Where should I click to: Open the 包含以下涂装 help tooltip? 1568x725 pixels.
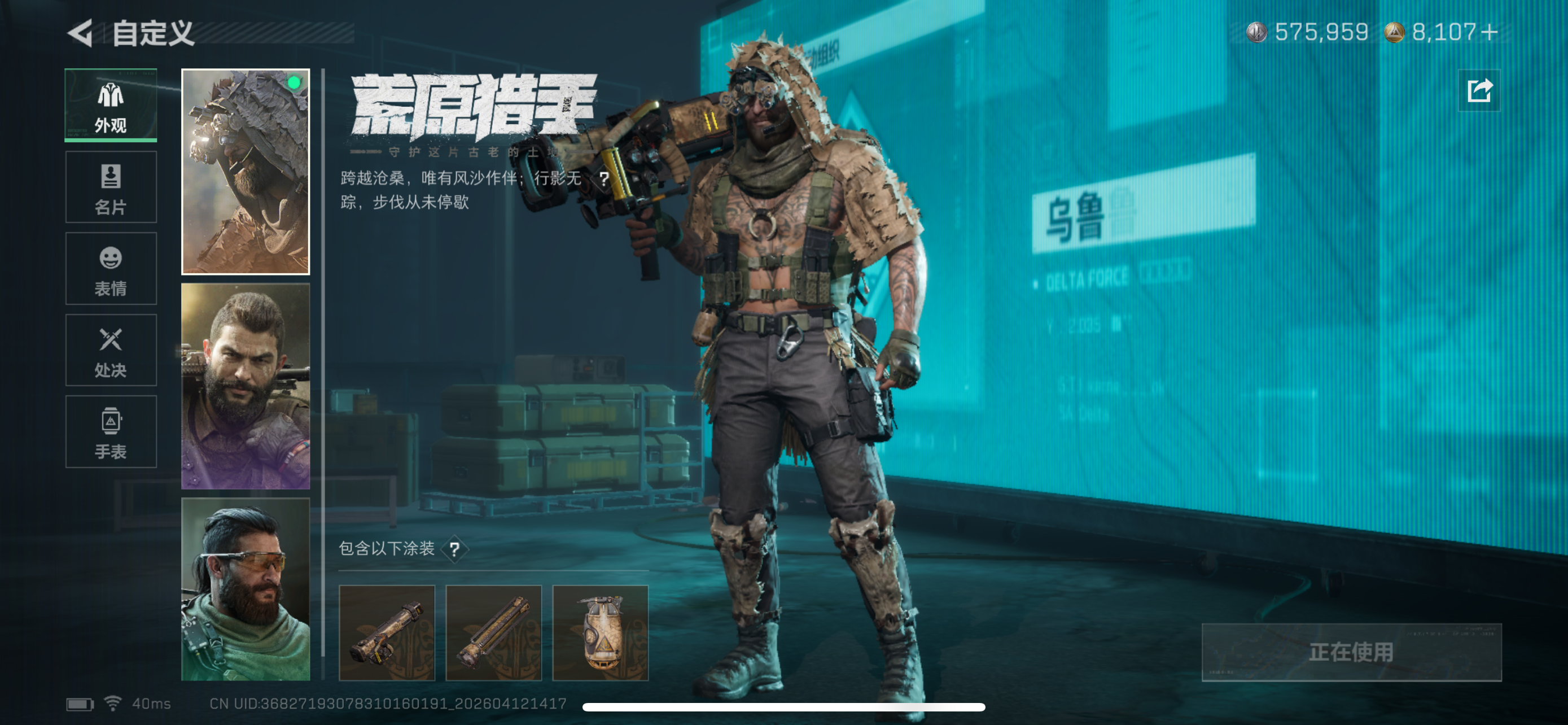point(454,549)
